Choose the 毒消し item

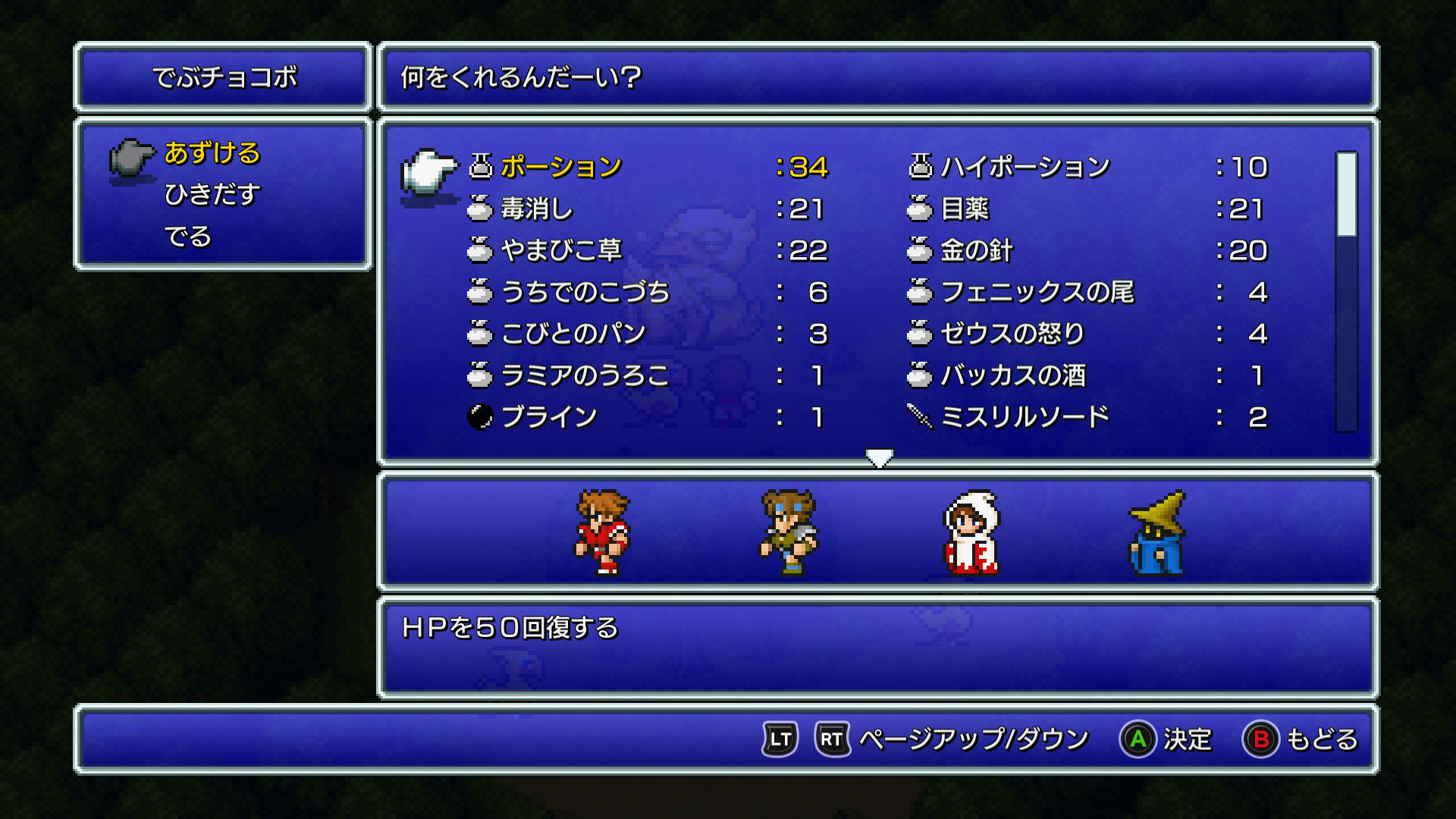pos(537,209)
